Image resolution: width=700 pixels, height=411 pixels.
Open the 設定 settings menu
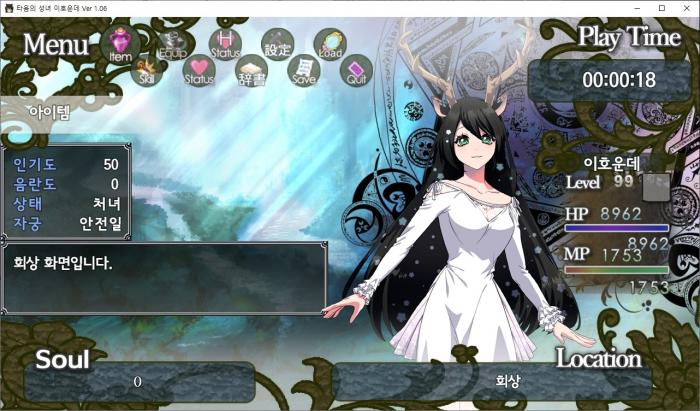pos(277,44)
